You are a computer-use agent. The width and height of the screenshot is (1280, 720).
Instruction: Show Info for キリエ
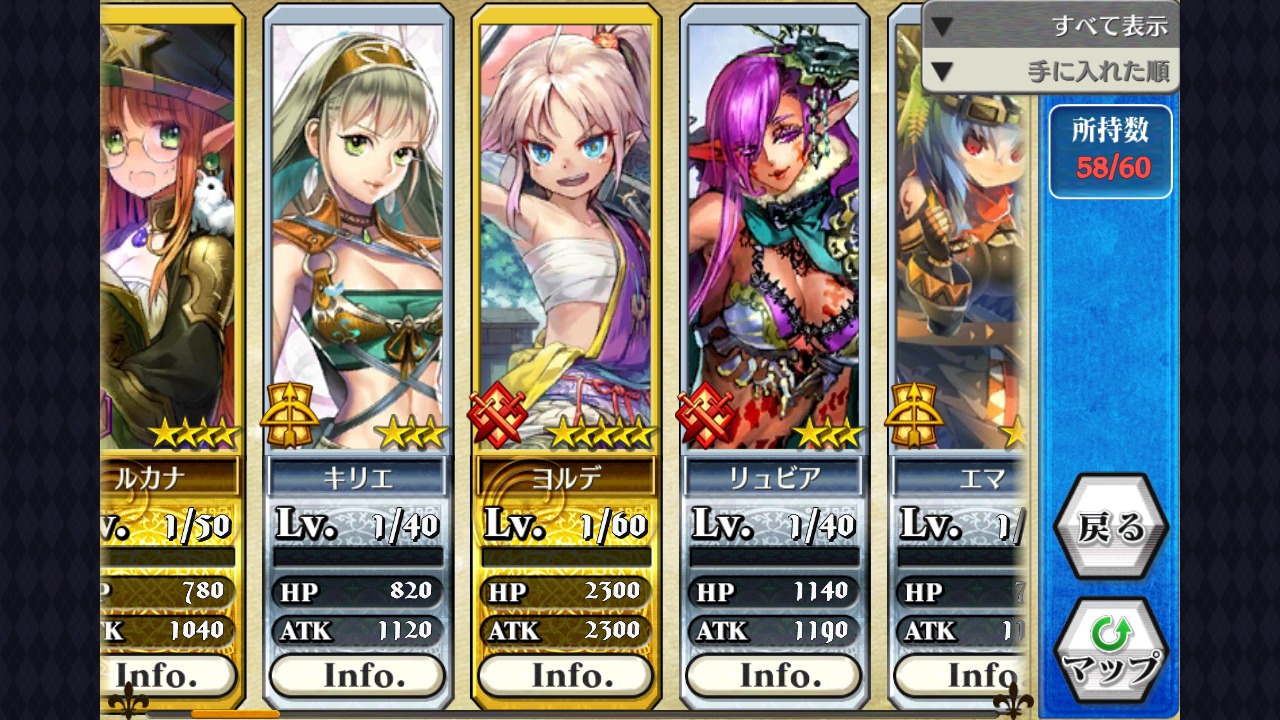pyautogui.click(x=357, y=676)
